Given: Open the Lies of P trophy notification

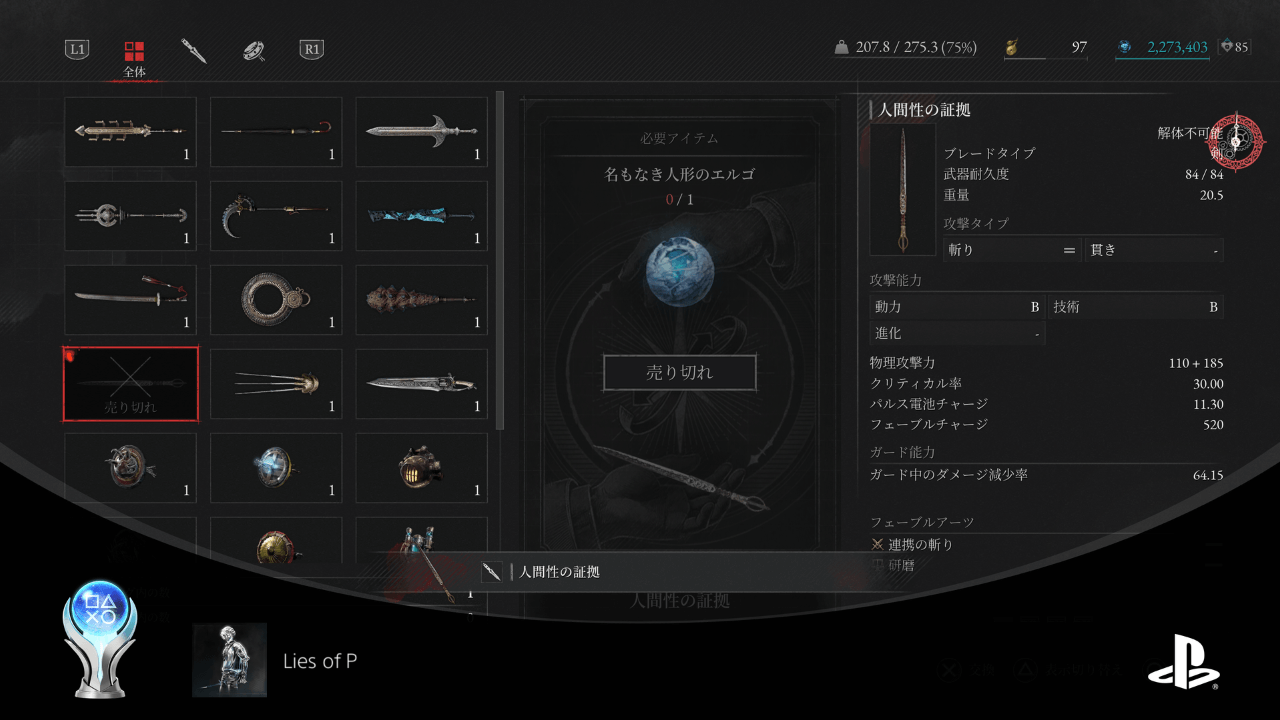Looking at the screenshot, I should 320,660.
